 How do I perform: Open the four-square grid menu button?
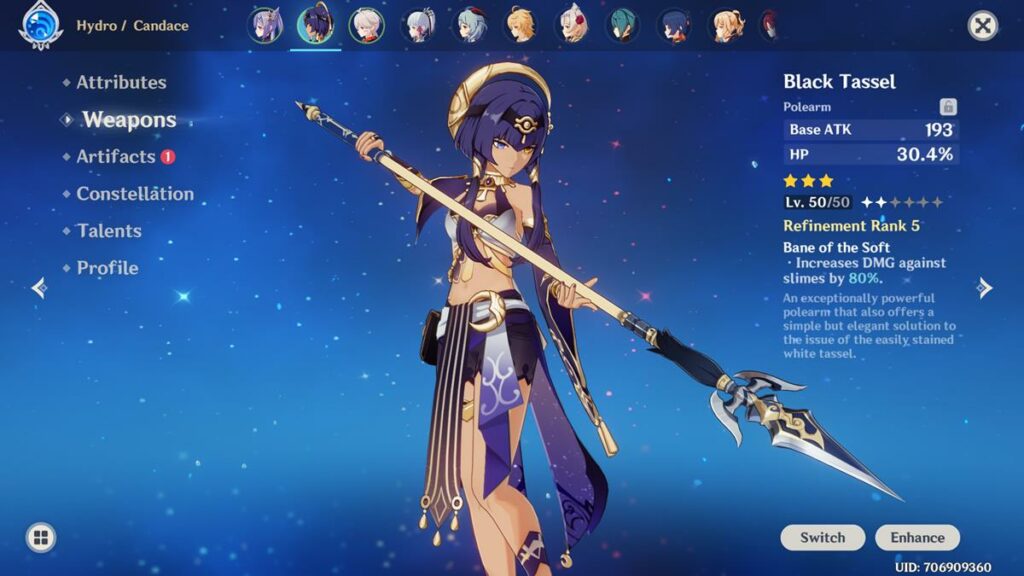pos(40,538)
